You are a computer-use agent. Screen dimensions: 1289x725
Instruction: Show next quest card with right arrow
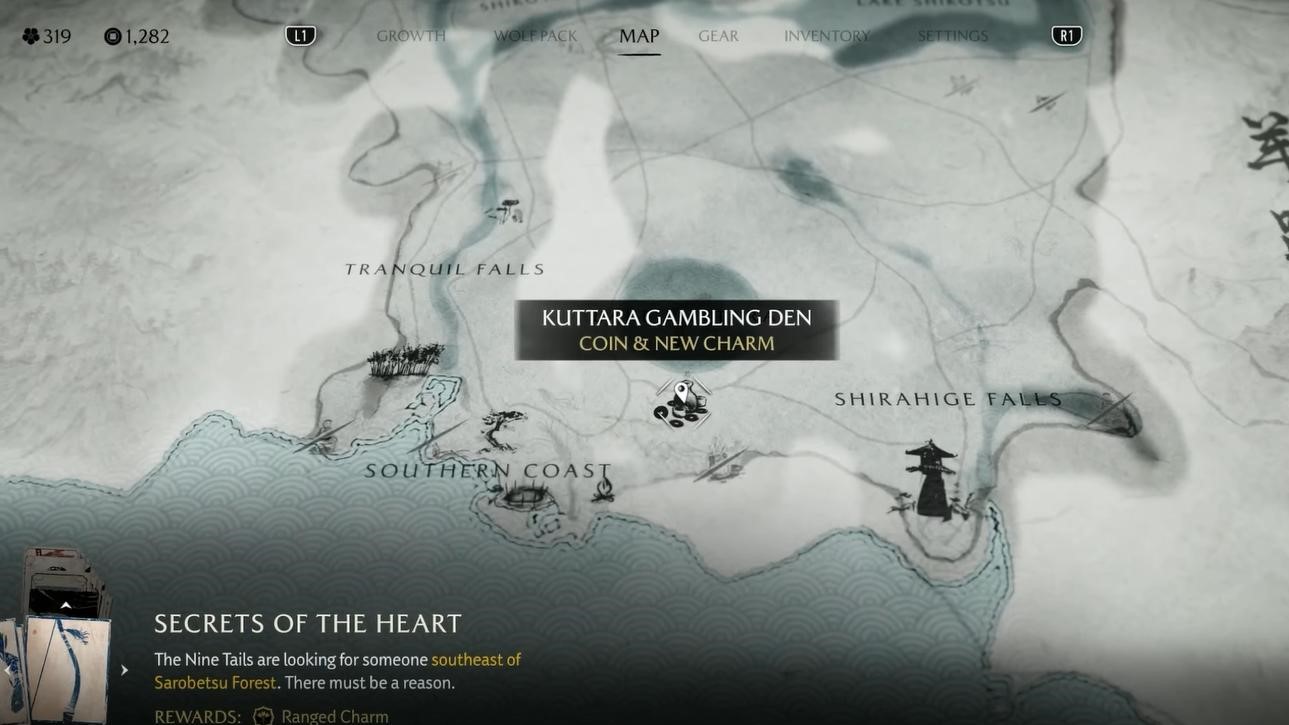pos(124,670)
